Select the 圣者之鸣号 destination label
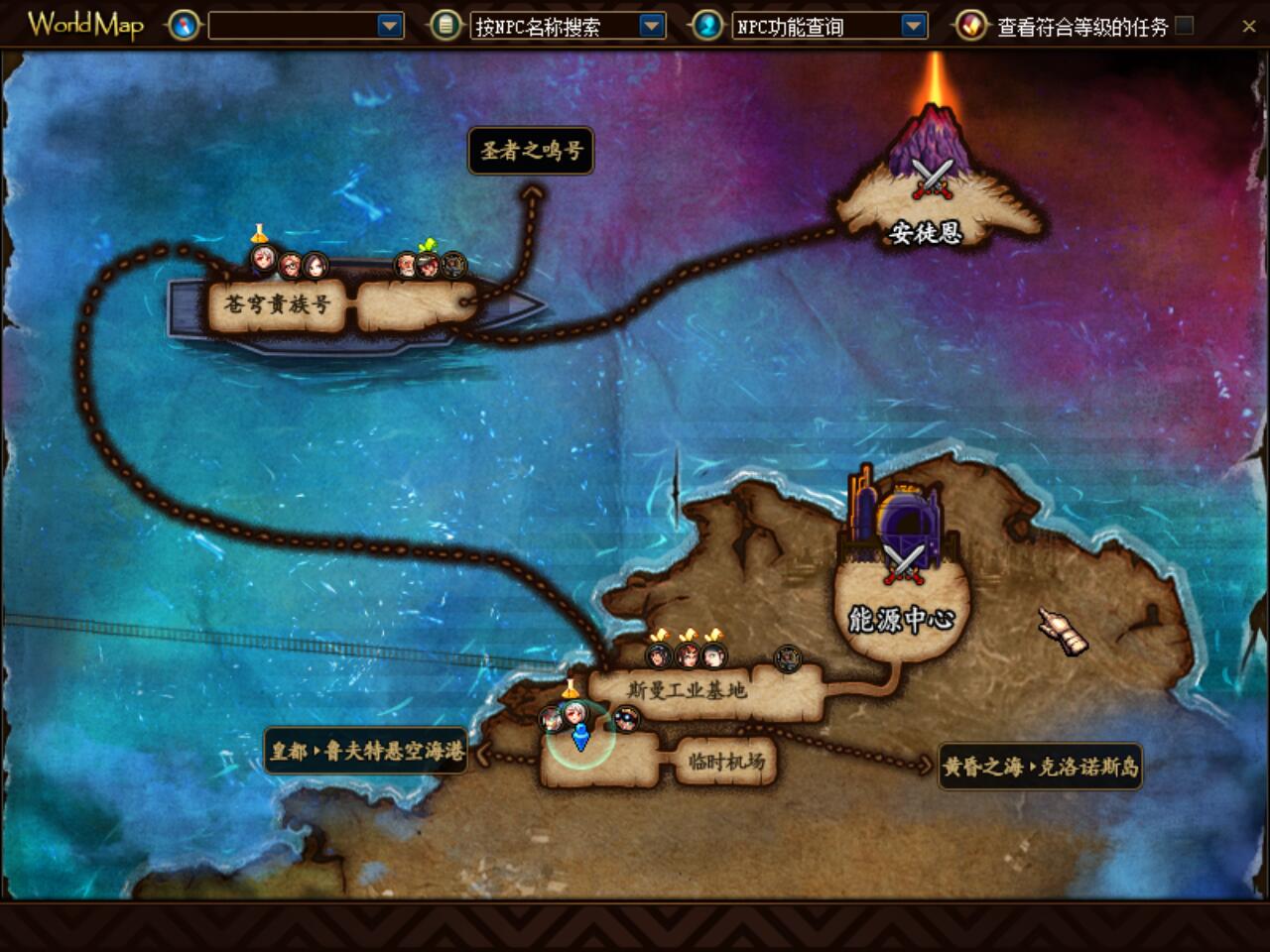 click(x=531, y=151)
